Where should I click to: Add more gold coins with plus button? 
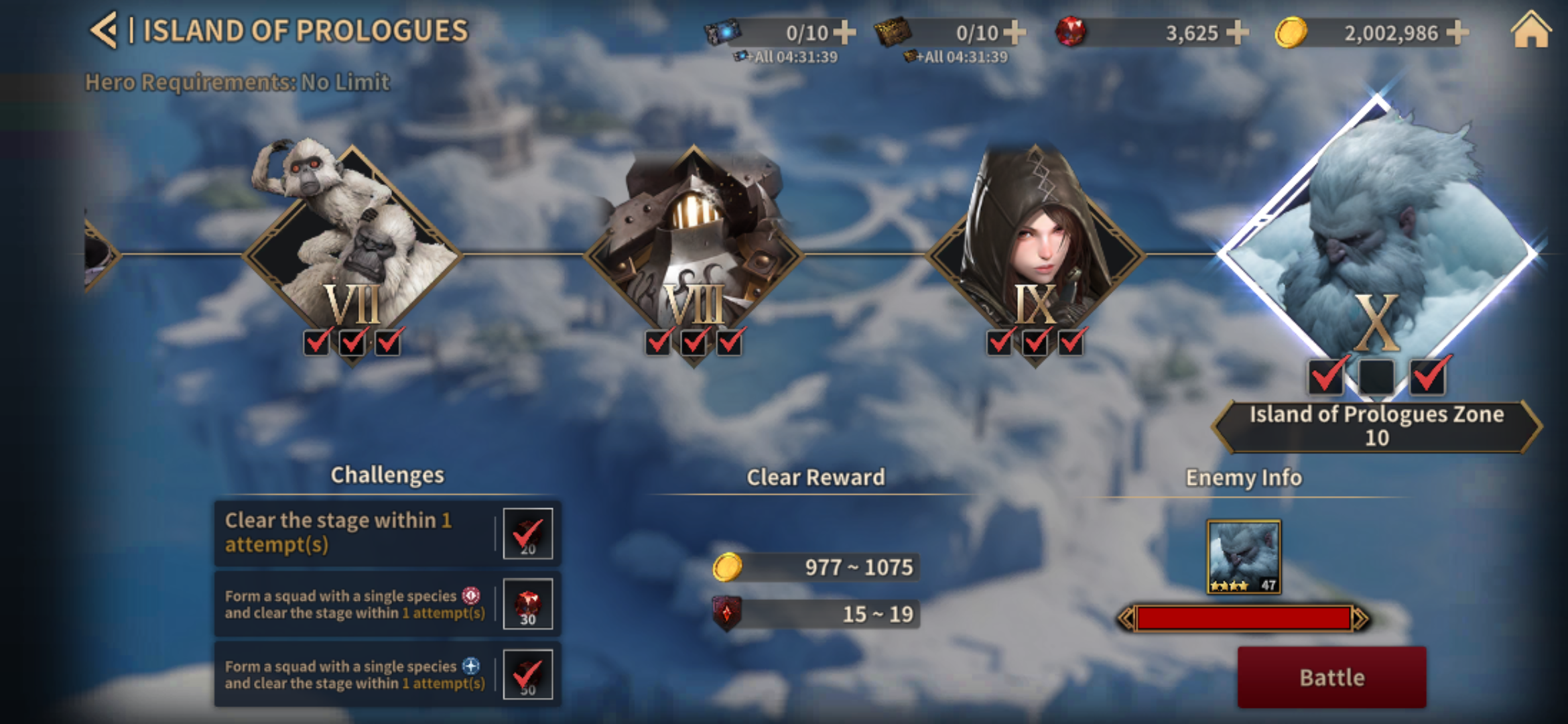pyautogui.click(x=1458, y=32)
